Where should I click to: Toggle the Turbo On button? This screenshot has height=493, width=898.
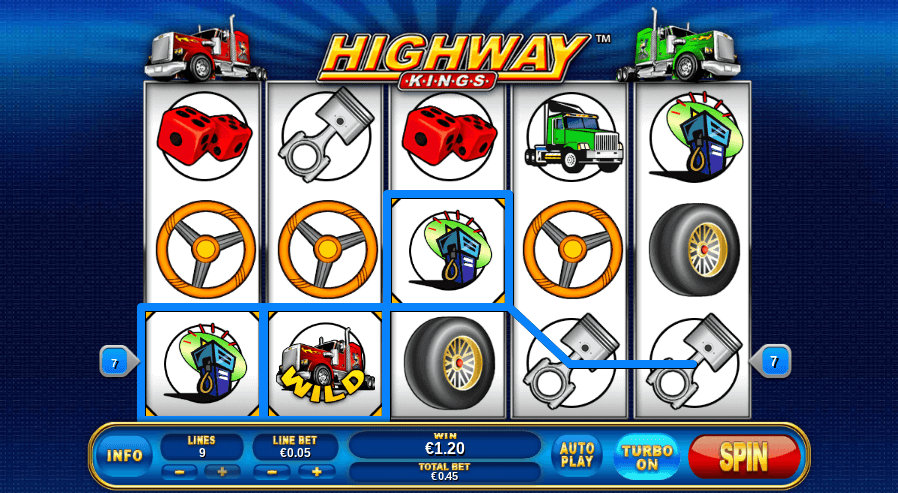click(646, 457)
